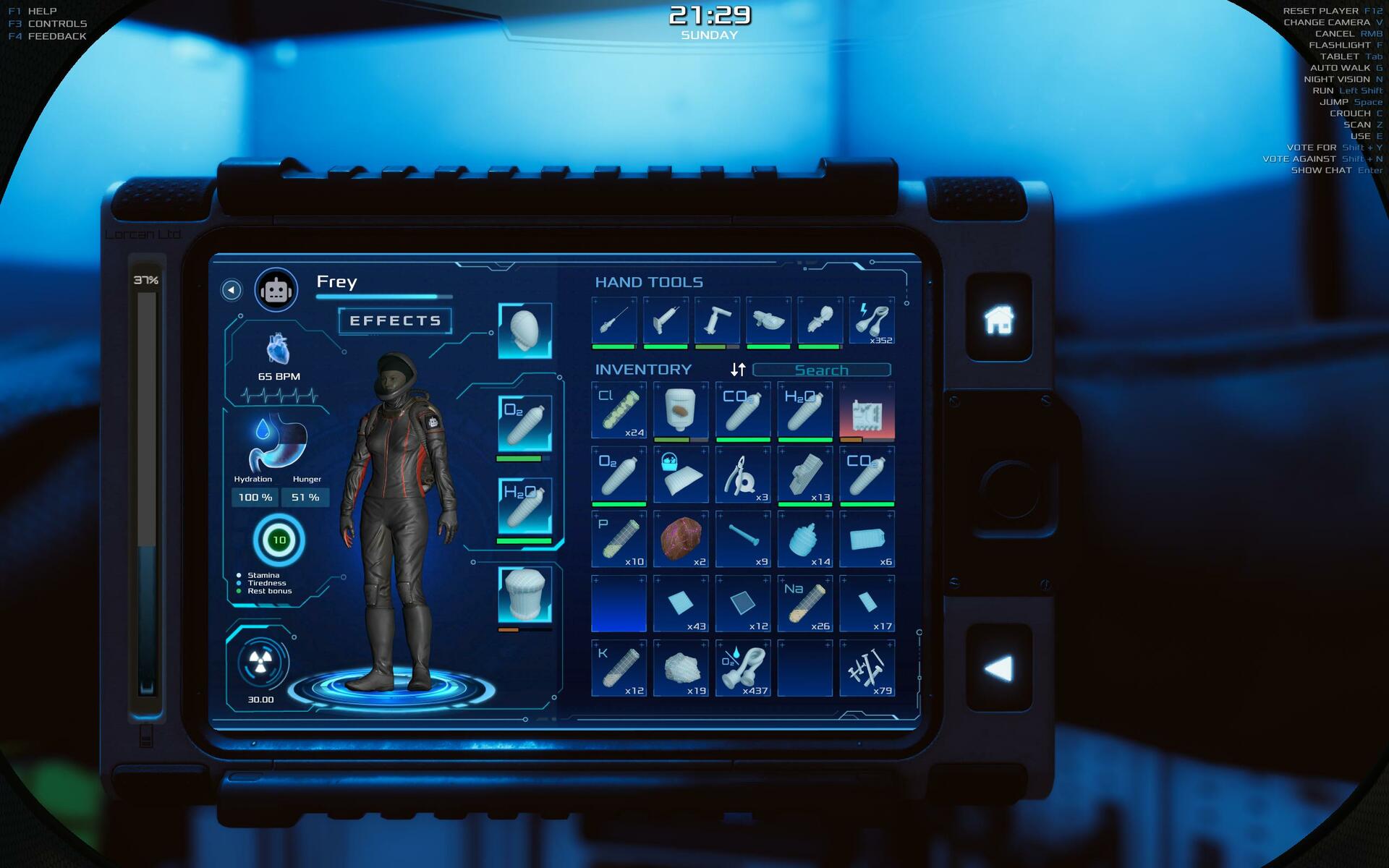Select the chlorine (Cl) vial x24

pos(619,411)
